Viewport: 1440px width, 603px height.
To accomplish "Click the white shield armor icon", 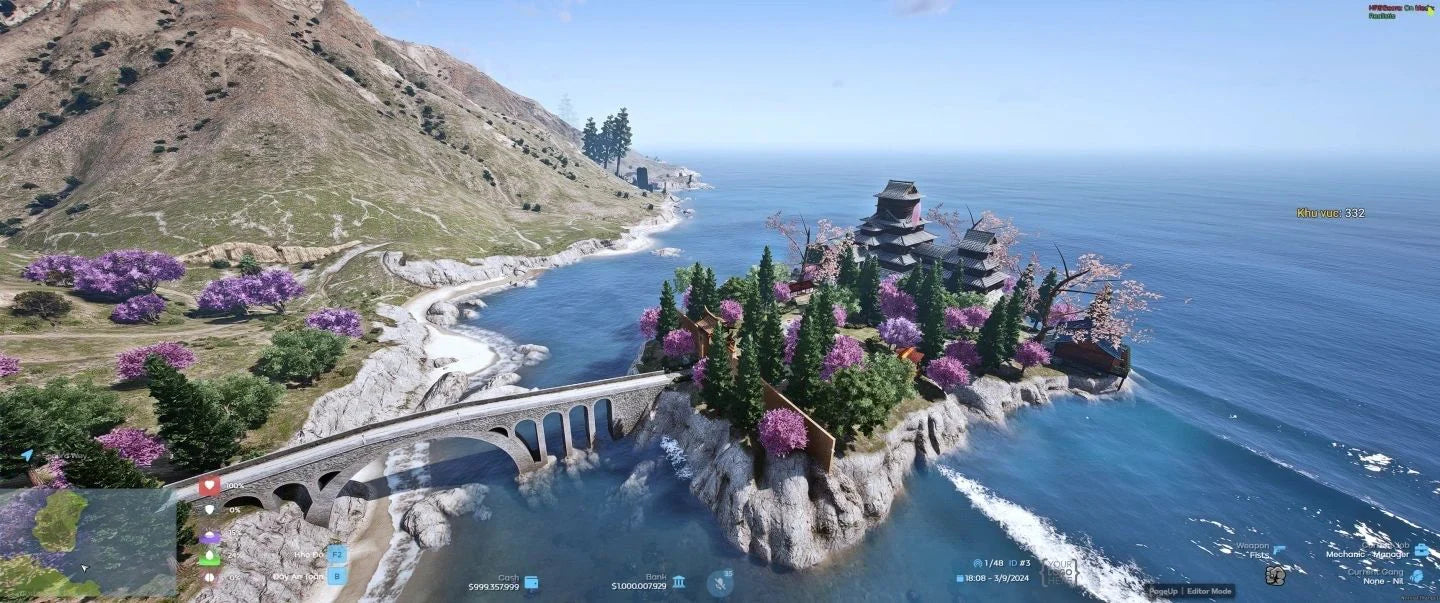I will [x=209, y=509].
